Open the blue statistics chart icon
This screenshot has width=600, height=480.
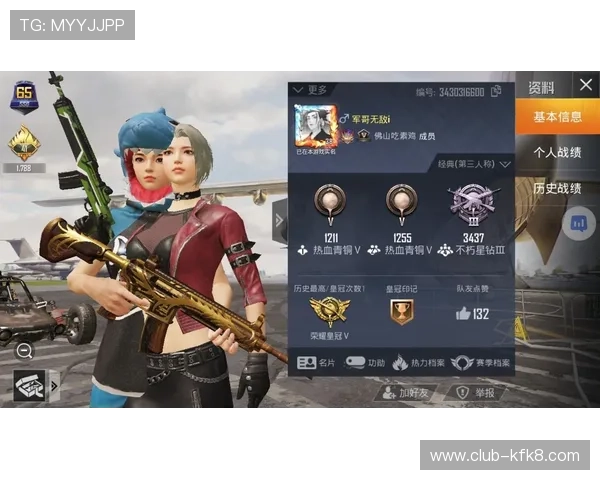(x=578, y=224)
